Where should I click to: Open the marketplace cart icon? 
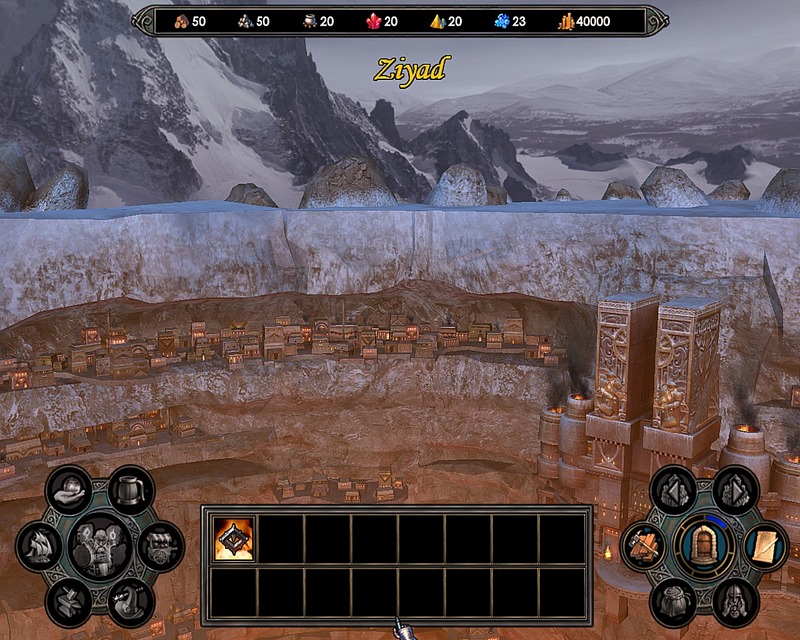tap(160, 545)
